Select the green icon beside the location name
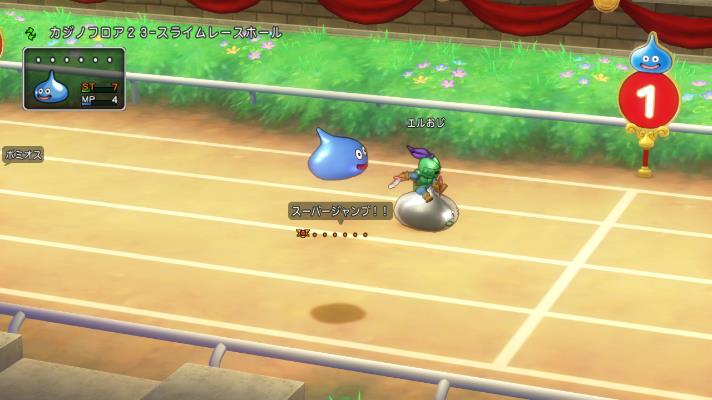This screenshot has height=400, width=712. 31,33
